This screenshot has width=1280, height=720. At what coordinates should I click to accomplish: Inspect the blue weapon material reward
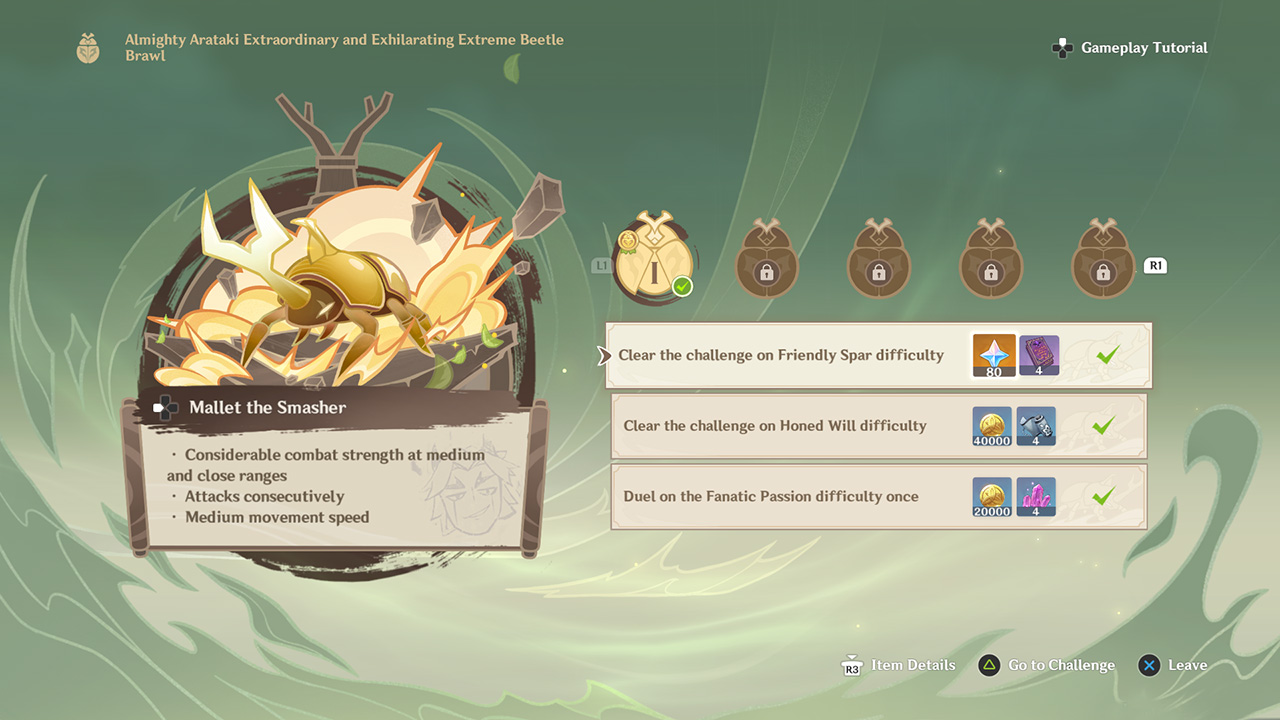pos(1036,426)
